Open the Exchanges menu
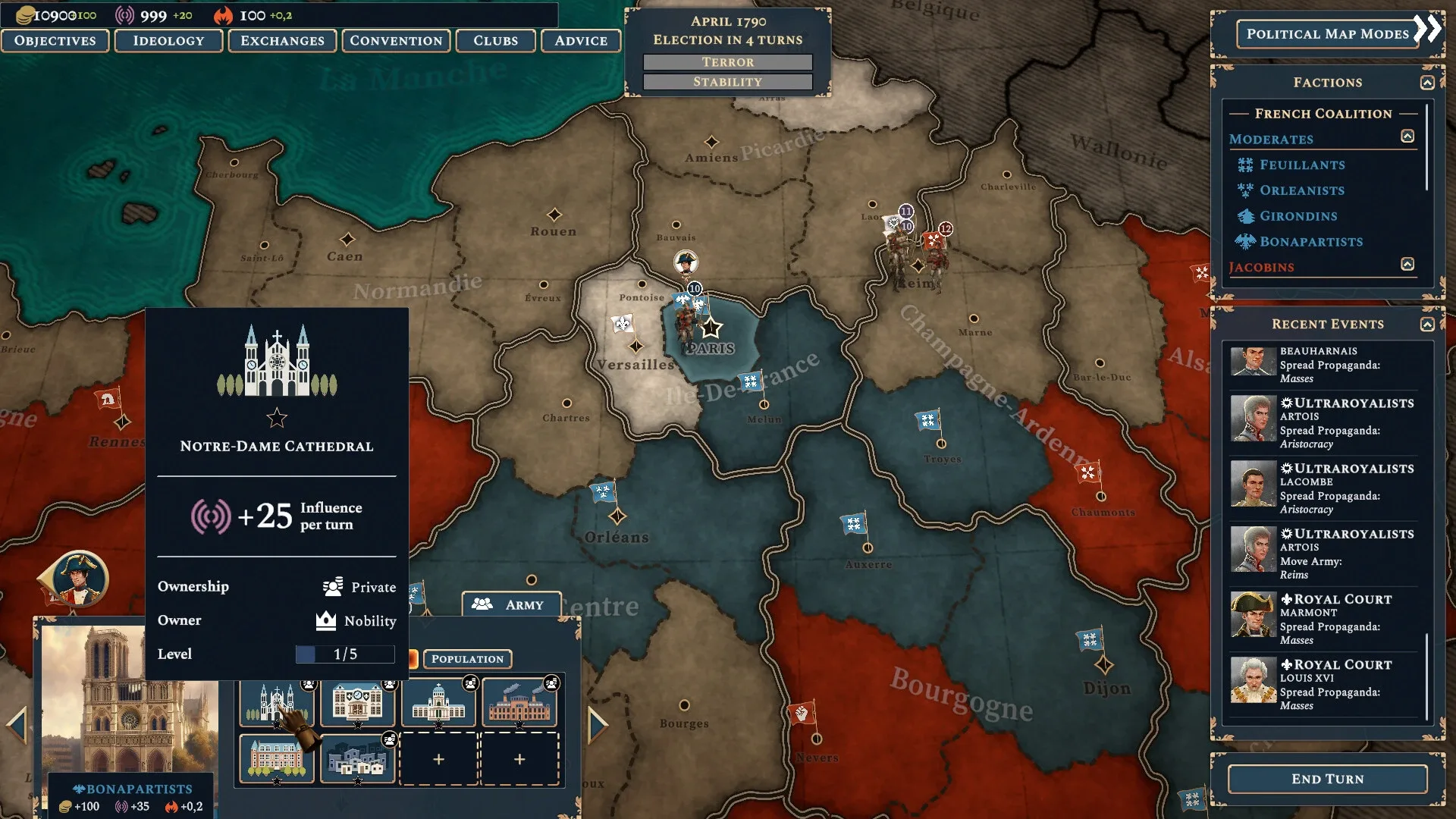The height and width of the screenshot is (819, 1456). 282,41
